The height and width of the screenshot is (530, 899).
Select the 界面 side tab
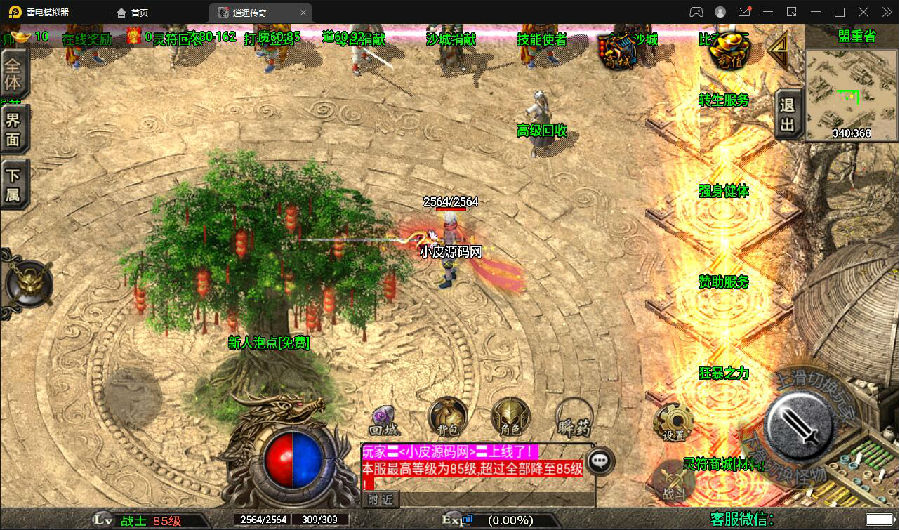[x=14, y=128]
